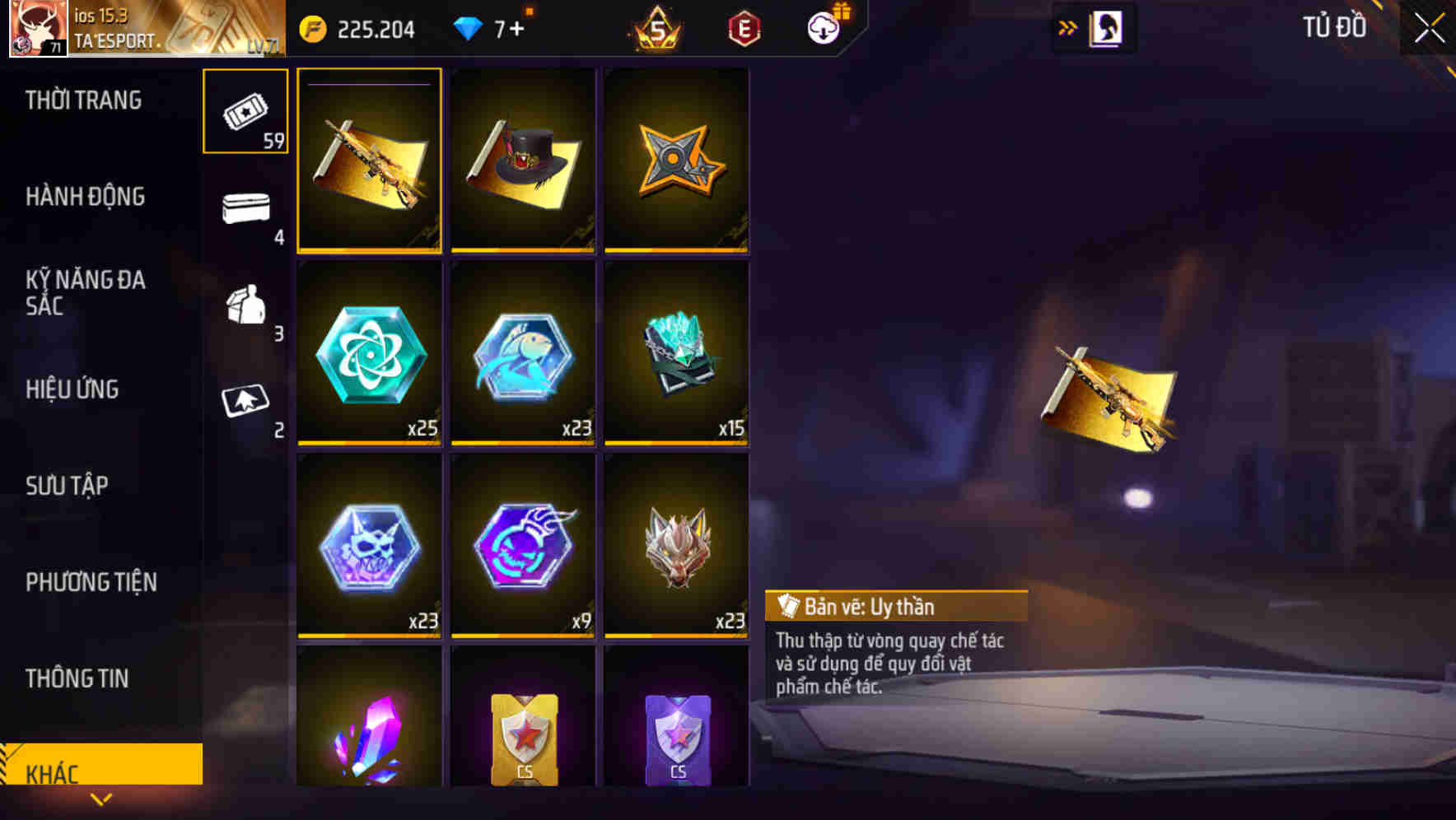Click the progress bar under the atom token x25

tap(369, 442)
